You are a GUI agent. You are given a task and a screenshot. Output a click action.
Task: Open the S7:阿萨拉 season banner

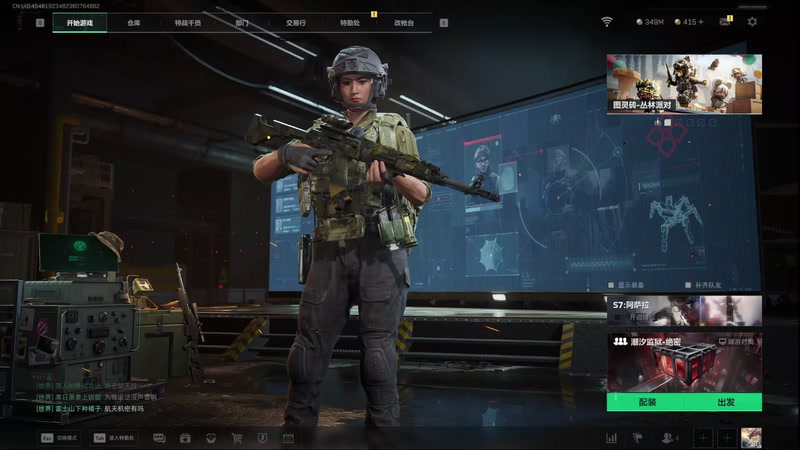pyautogui.click(x=684, y=310)
